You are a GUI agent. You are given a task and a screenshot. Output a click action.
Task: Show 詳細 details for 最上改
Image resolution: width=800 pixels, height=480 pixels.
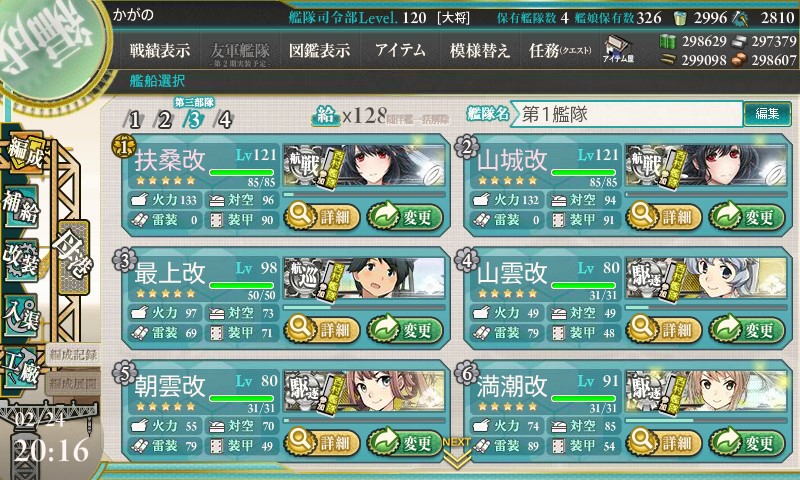(318, 329)
